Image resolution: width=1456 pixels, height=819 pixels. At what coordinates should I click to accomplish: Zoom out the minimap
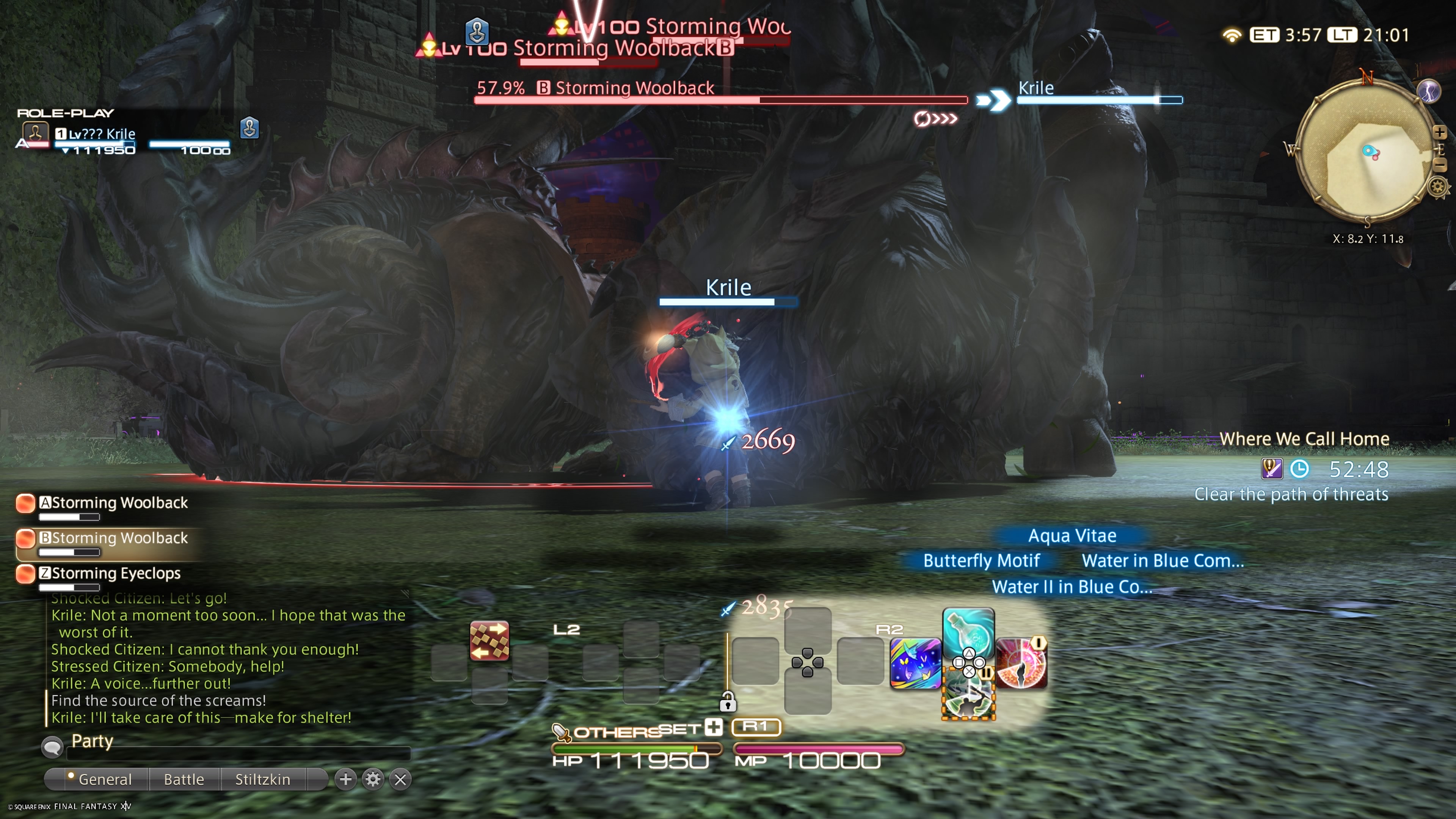click(x=1440, y=165)
